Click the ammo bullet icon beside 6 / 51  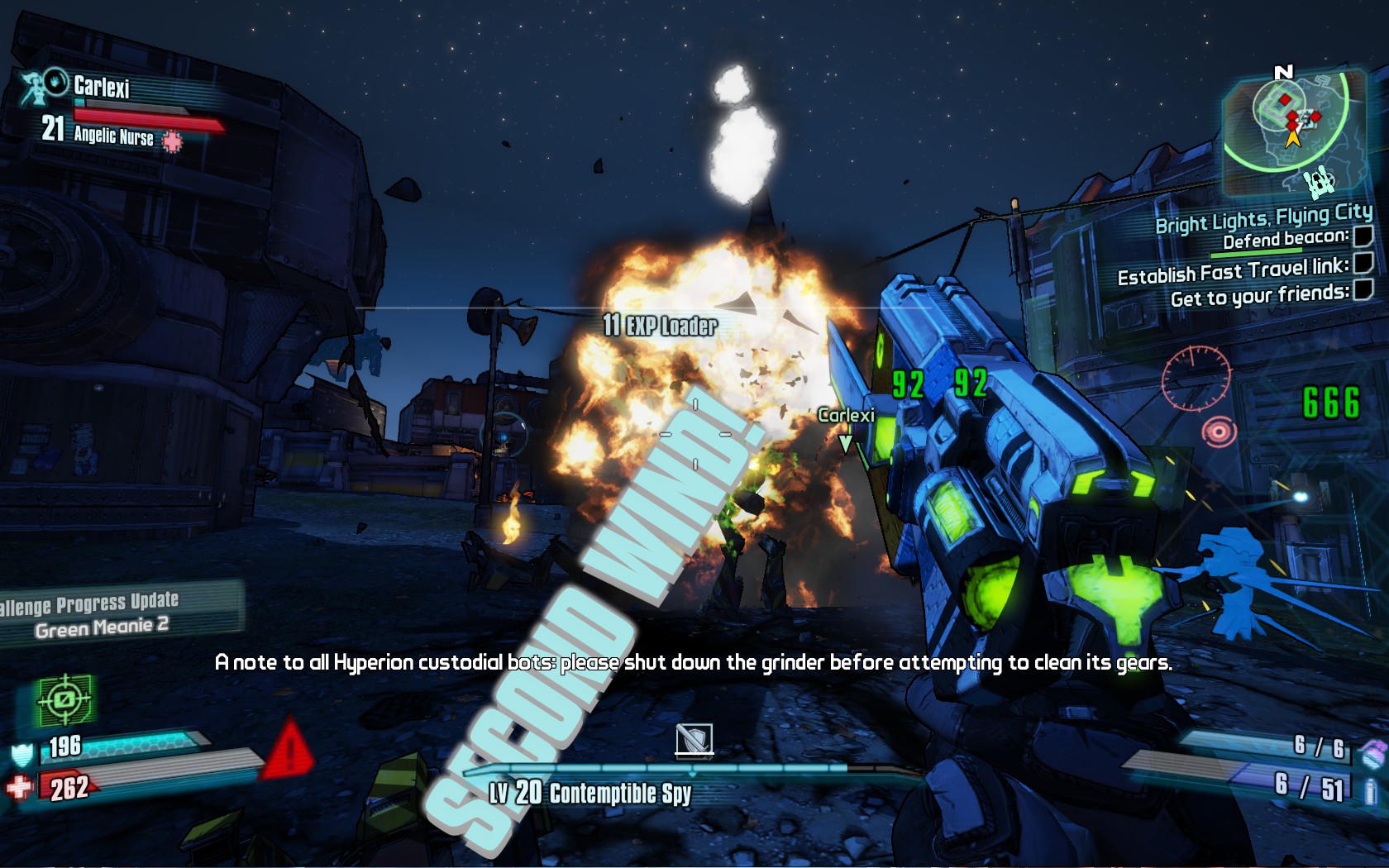1371,790
